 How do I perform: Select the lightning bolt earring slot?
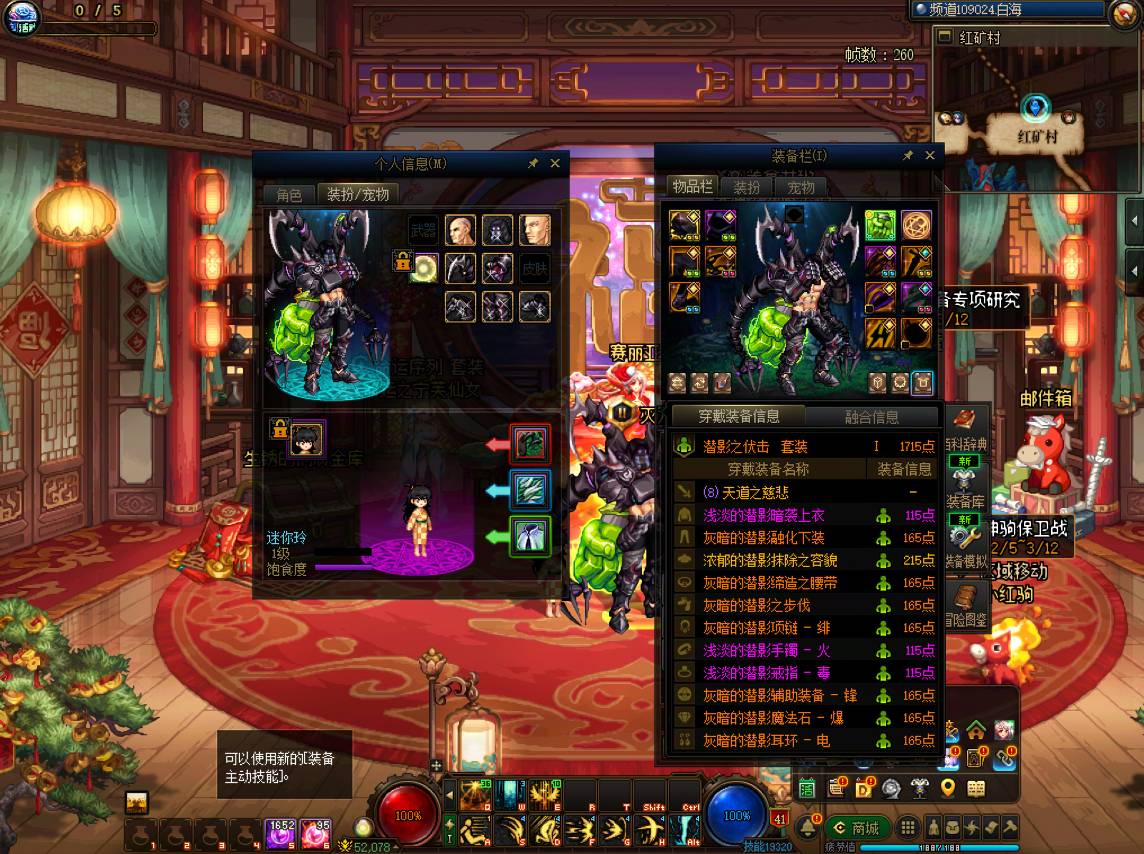[880, 334]
